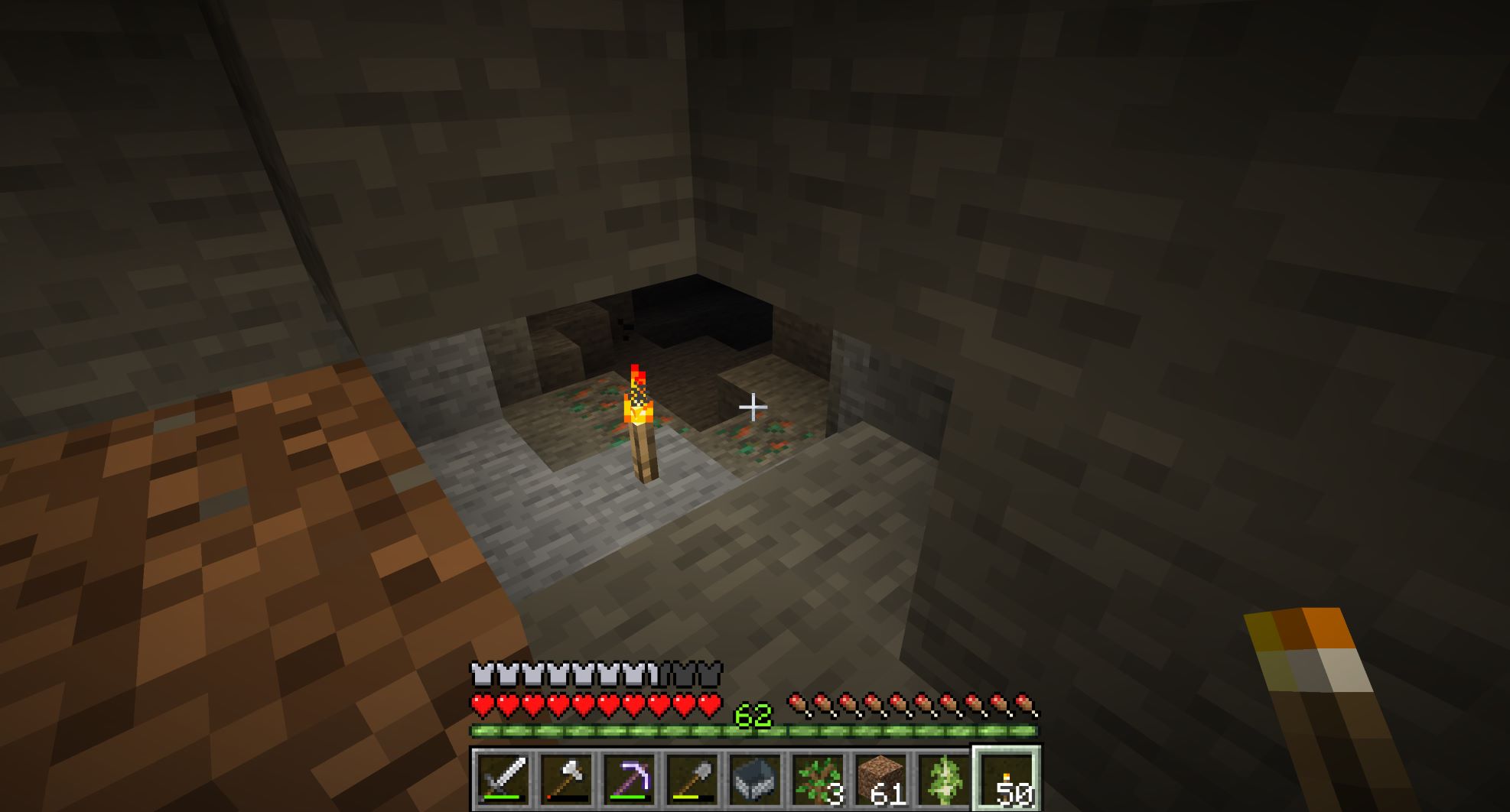The width and height of the screenshot is (1510, 812).
Task: Select the iron axe hotbar slot
Action: point(566,779)
